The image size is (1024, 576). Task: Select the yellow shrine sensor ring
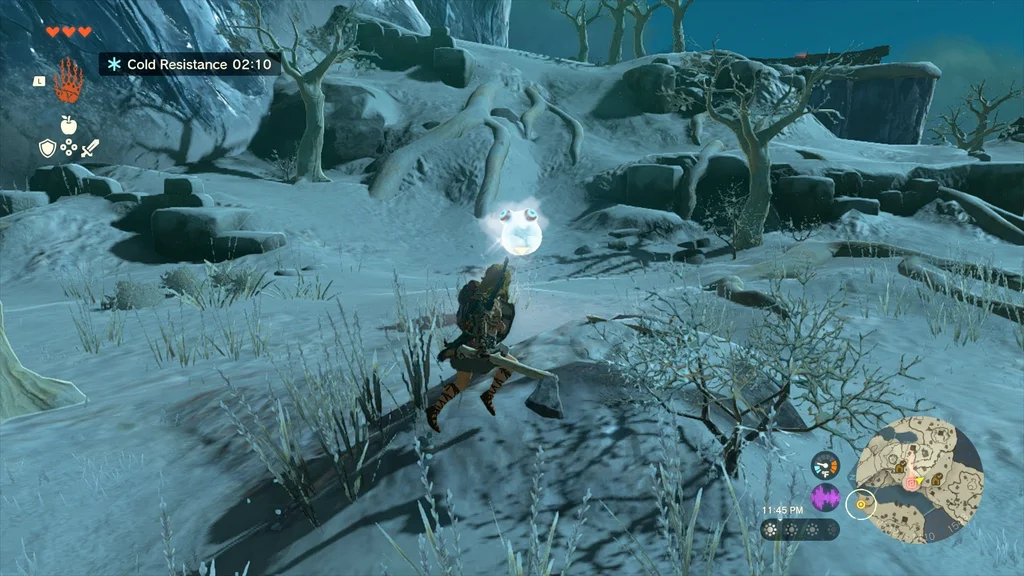pos(860,505)
